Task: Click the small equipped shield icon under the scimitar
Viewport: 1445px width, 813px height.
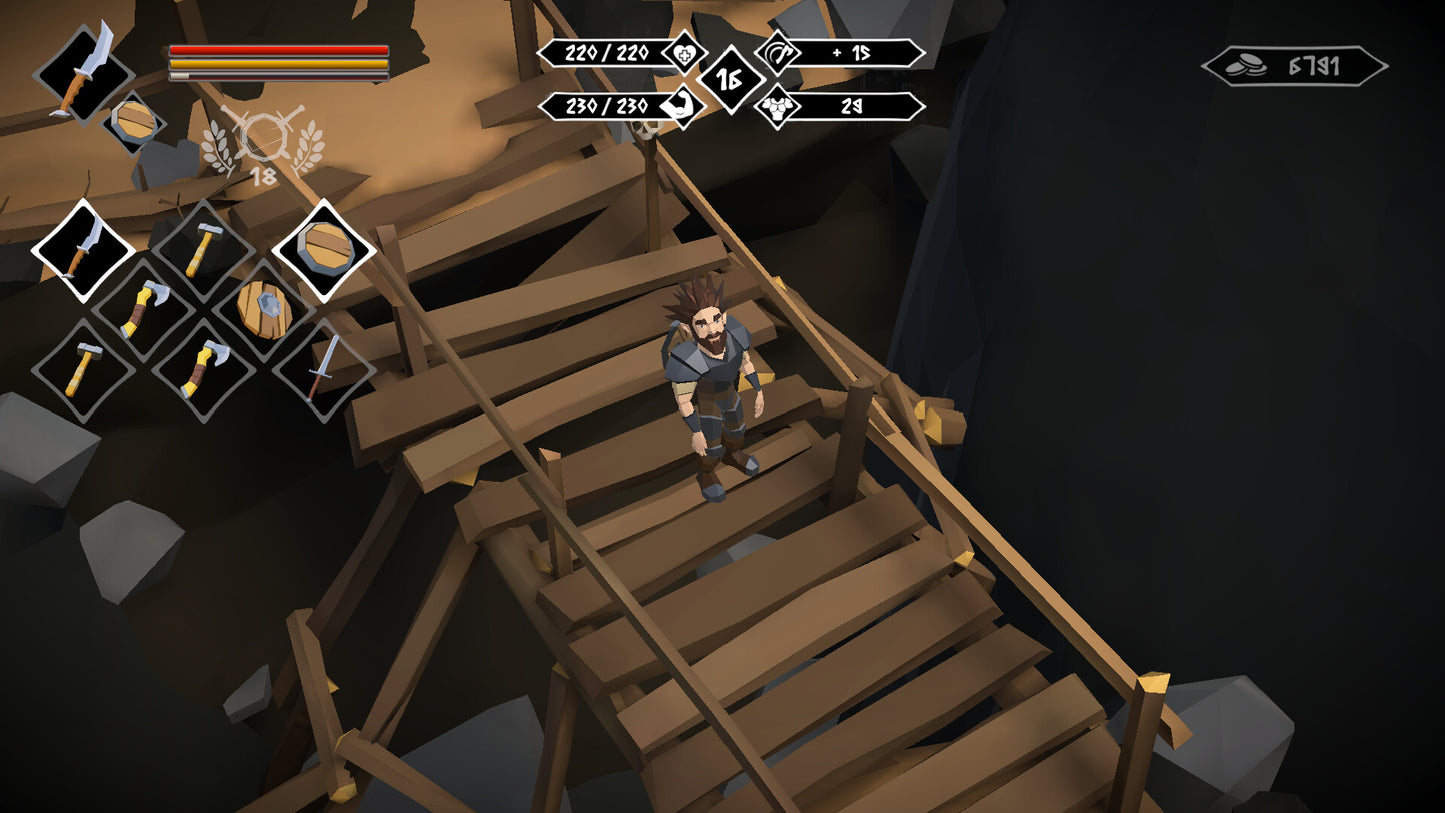Action: coord(134,123)
